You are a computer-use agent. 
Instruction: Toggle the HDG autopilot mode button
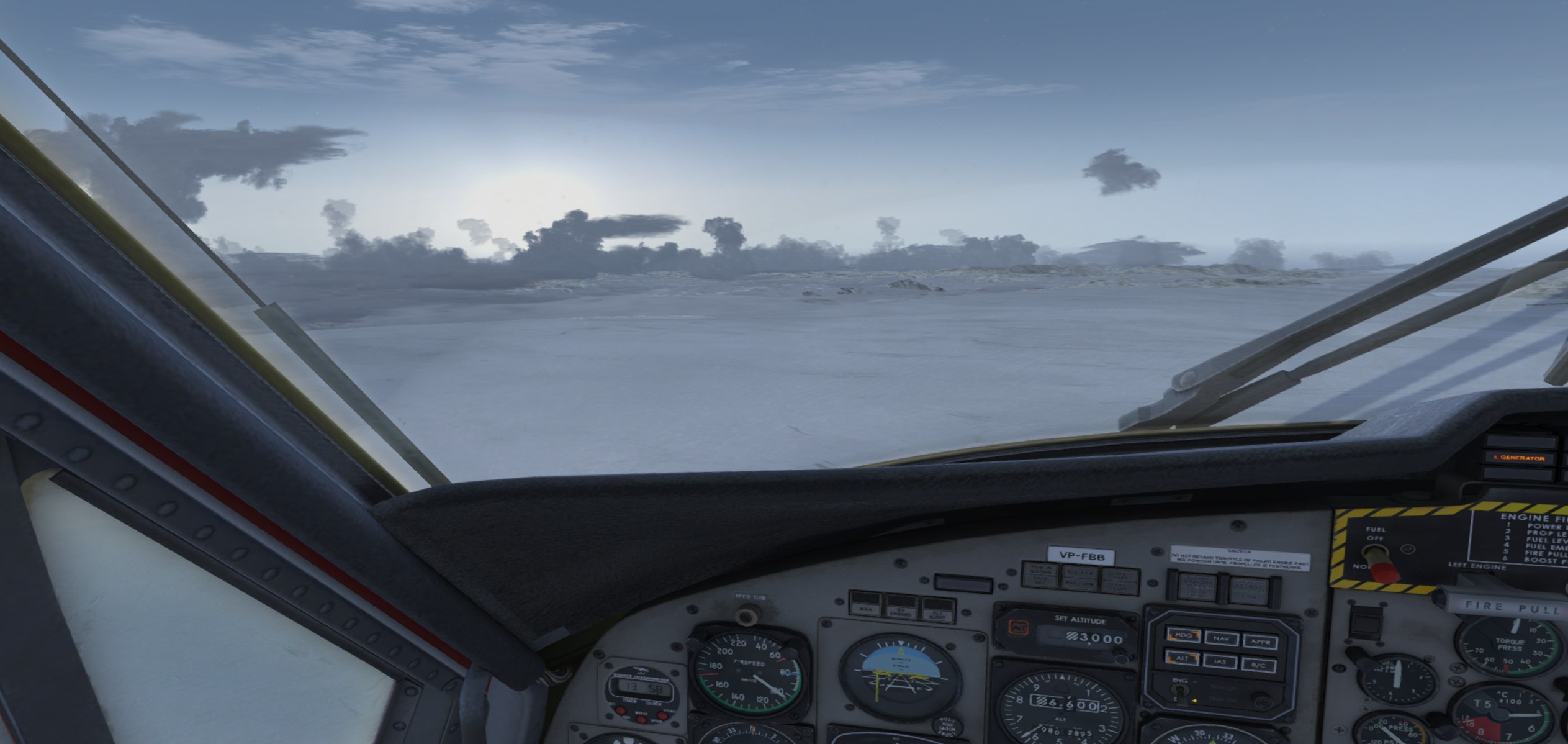coord(1183,636)
